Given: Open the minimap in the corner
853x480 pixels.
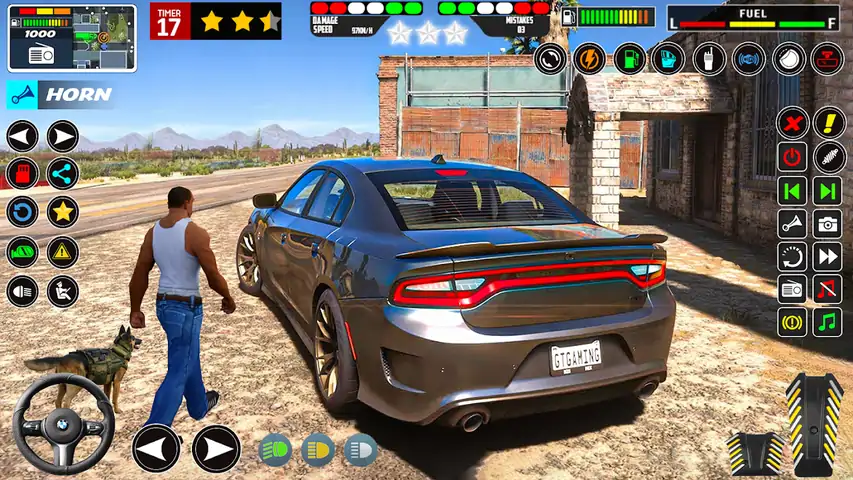Looking at the screenshot, I should 72,39.
